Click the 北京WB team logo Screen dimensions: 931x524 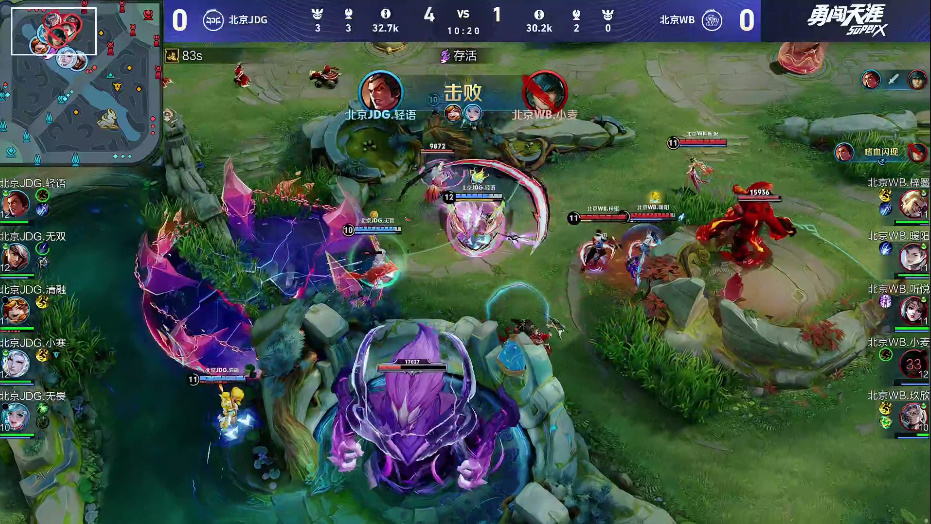(711, 20)
